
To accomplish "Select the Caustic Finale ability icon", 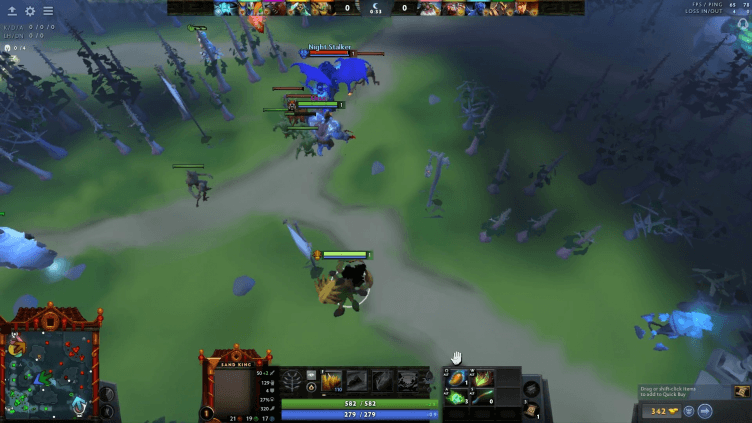I will click(x=382, y=380).
